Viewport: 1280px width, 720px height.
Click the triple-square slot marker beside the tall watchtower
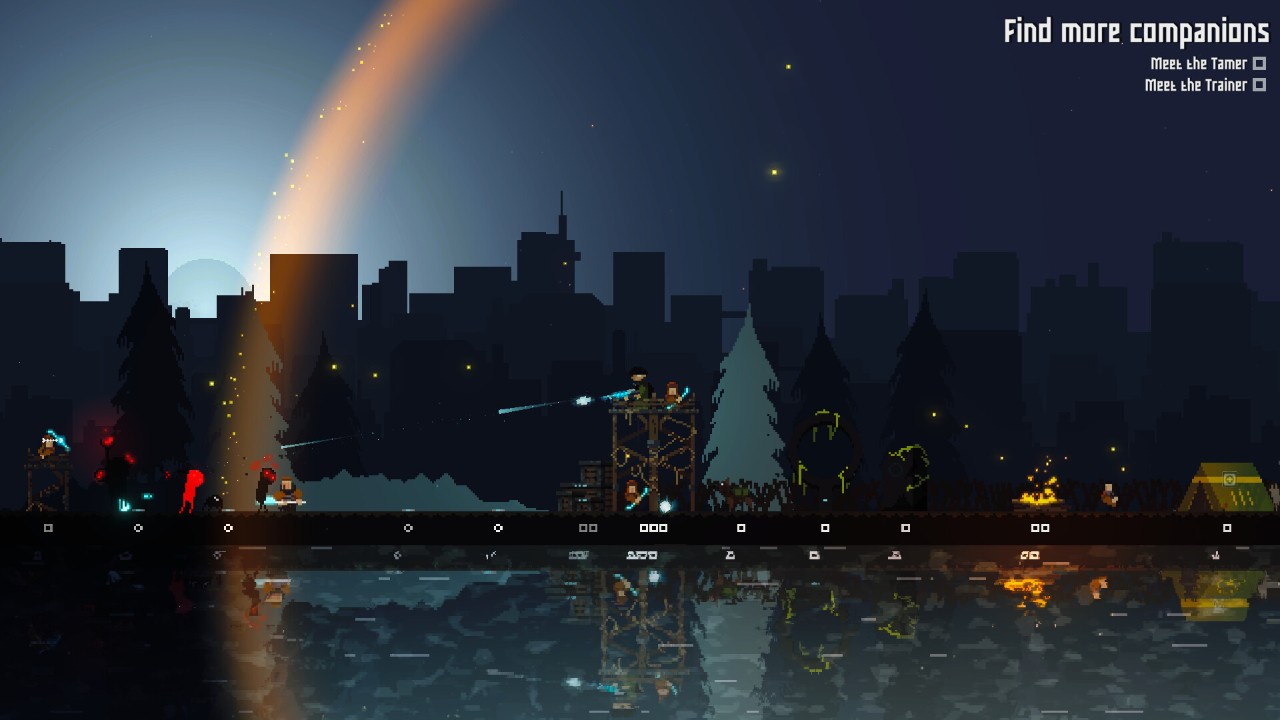[x=655, y=527]
